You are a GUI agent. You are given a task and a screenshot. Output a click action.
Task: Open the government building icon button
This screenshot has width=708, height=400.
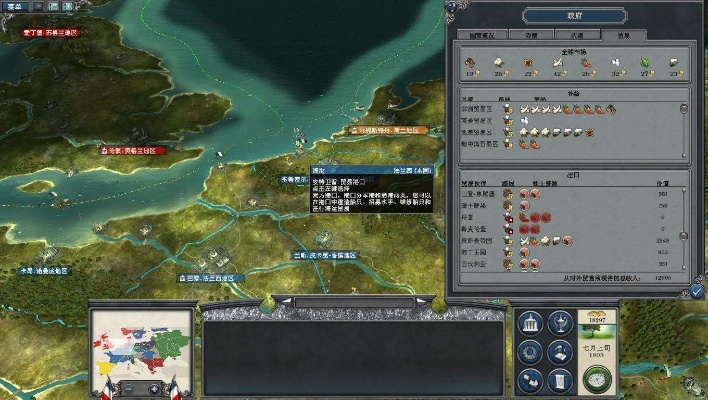(531, 323)
